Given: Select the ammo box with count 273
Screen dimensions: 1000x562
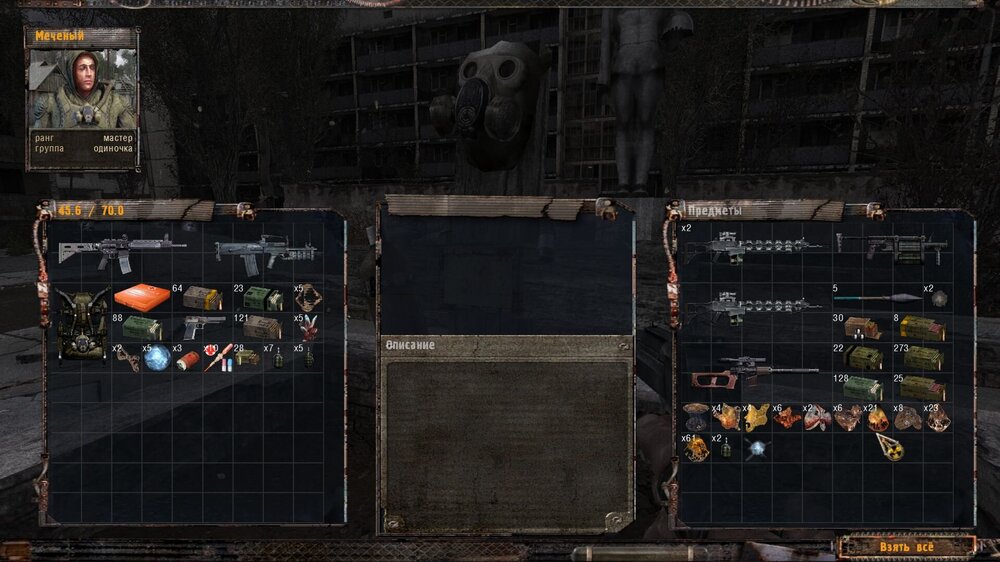Looking at the screenshot, I should (x=922, y=358).
